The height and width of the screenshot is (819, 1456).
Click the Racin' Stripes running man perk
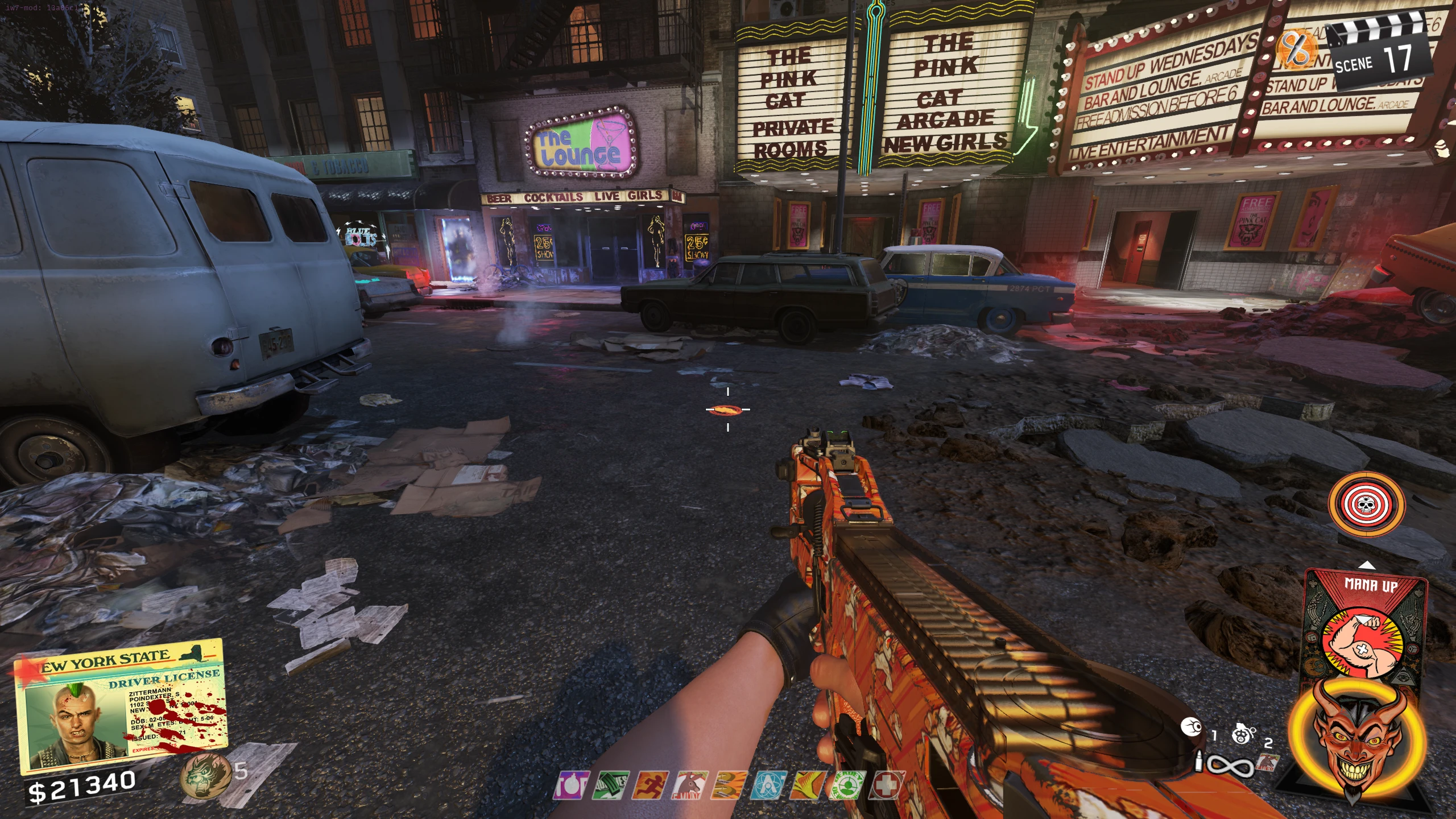point(651,786)
